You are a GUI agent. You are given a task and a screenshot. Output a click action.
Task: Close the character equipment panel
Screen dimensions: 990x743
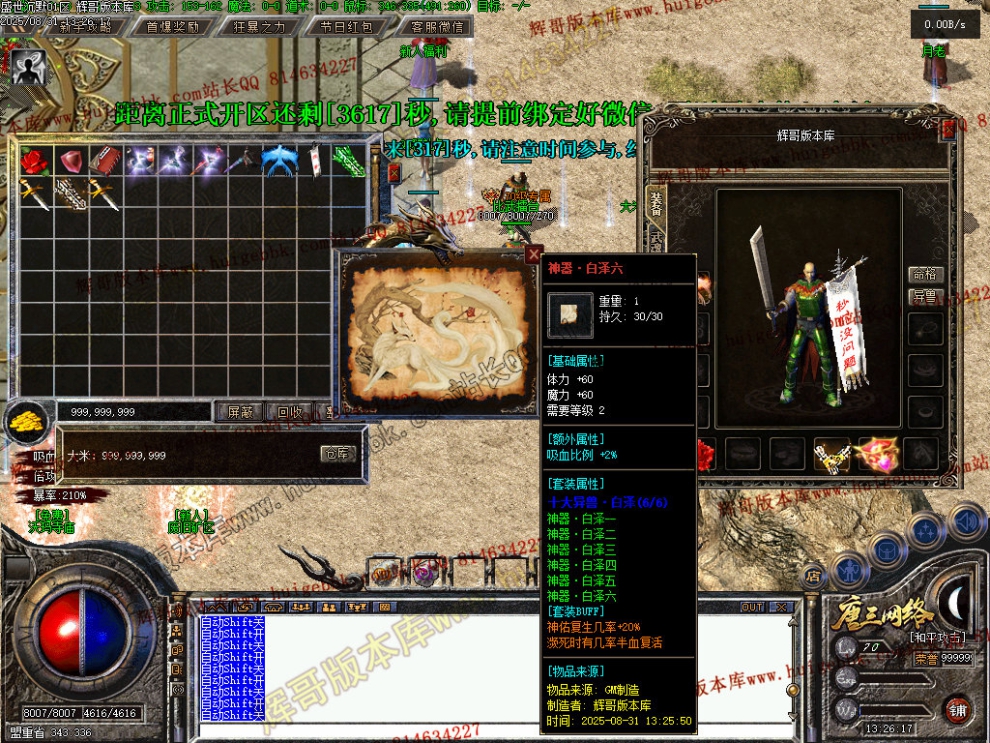click(949, 128)
